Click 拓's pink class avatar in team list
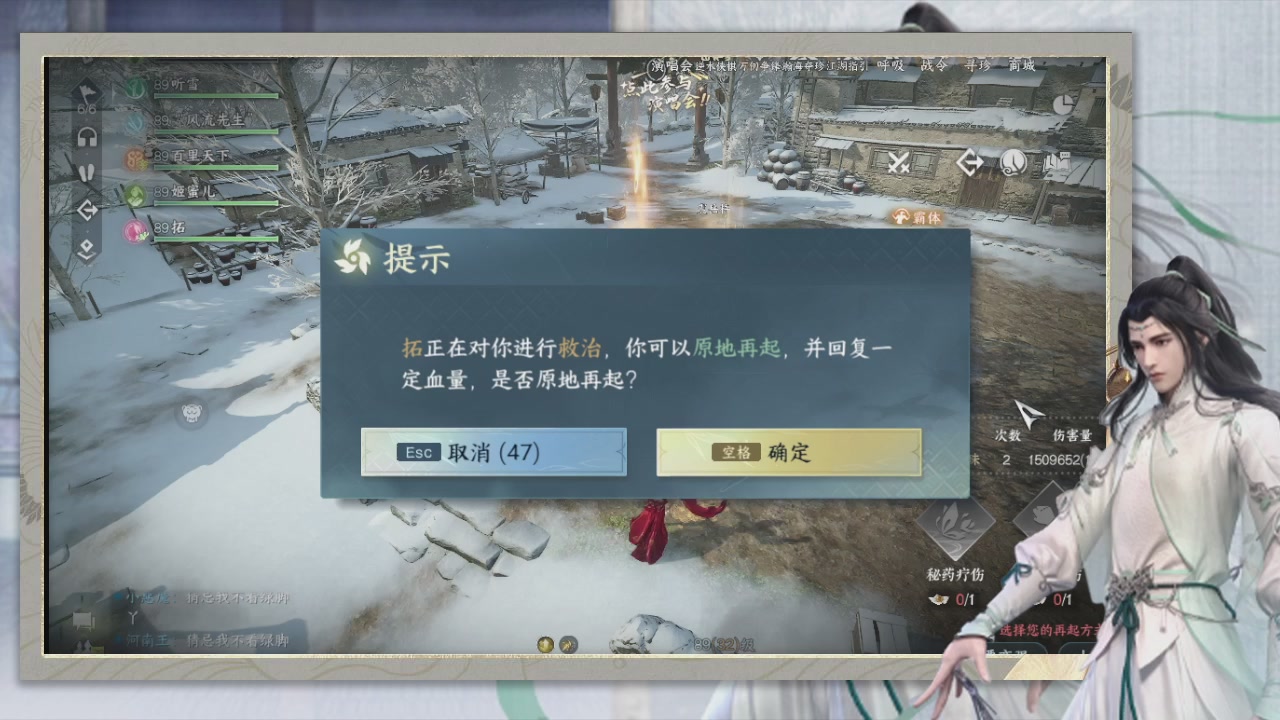Viewport: 1280px width, 720px height. pos(135,231)
